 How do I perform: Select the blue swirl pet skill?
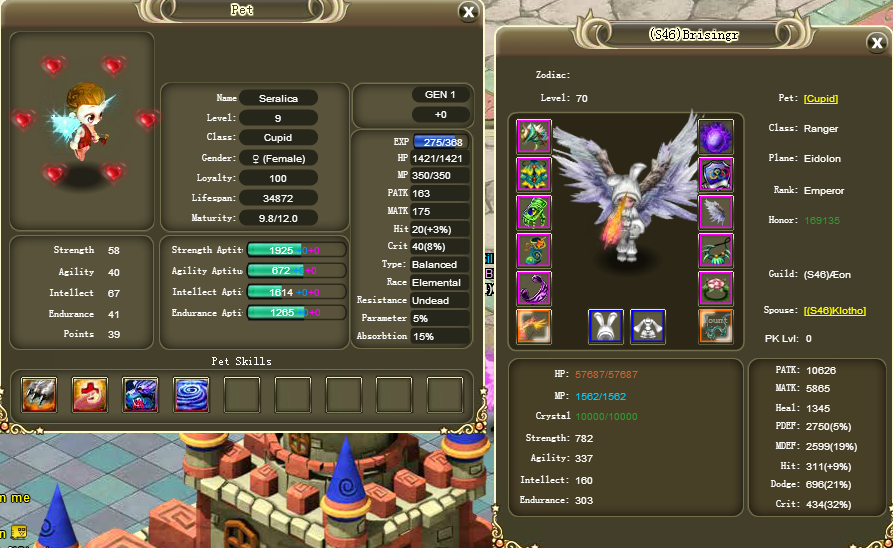[191, 395]
